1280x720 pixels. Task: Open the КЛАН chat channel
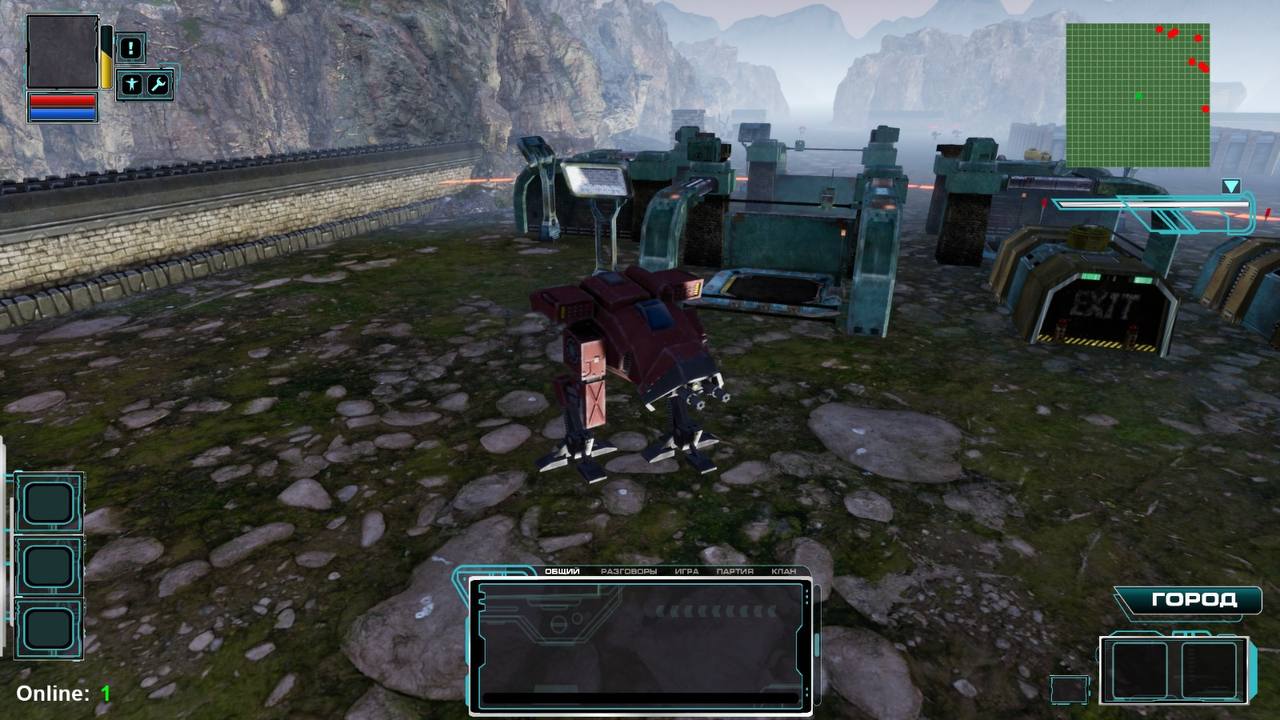tap(785, 571)
